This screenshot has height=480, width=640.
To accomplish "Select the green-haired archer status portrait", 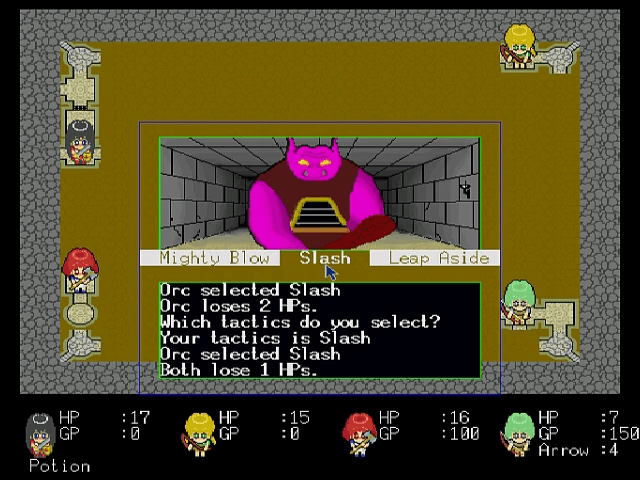I will click(518, 432).
